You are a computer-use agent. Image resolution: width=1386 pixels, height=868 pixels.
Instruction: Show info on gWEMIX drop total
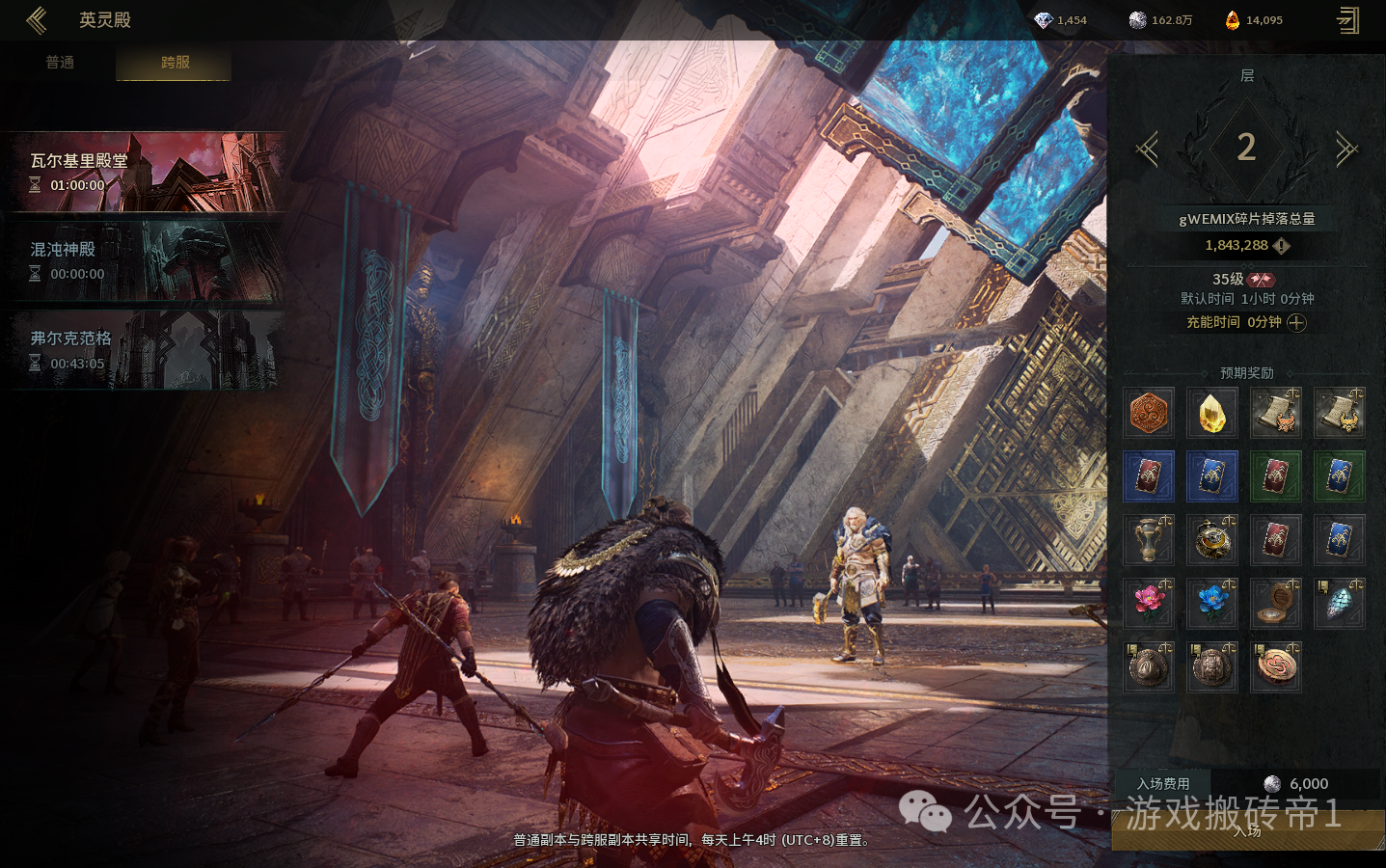pos(1282,246)
